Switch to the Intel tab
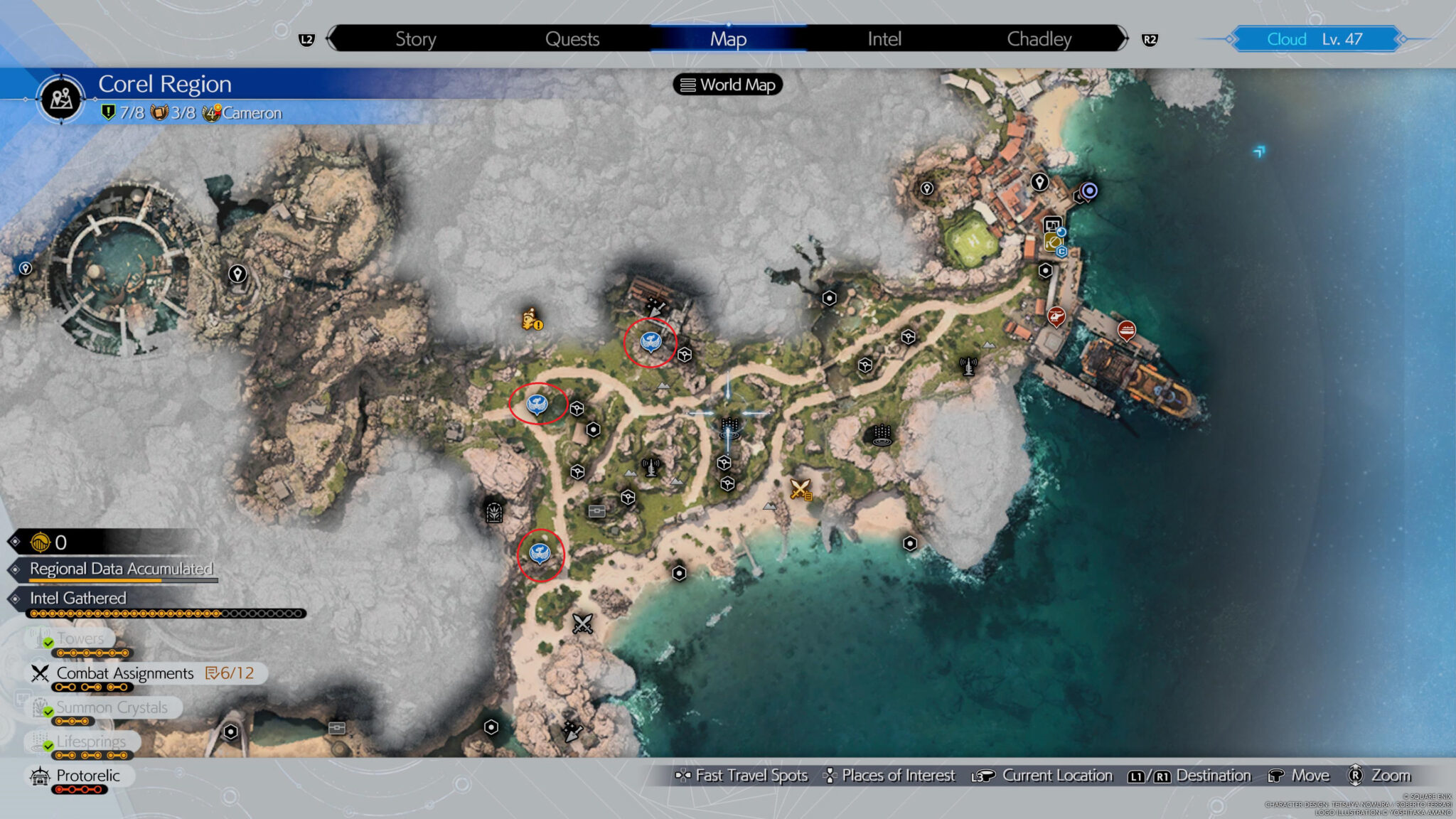Viewport: 1456px width, 819px height. [884, 39]
